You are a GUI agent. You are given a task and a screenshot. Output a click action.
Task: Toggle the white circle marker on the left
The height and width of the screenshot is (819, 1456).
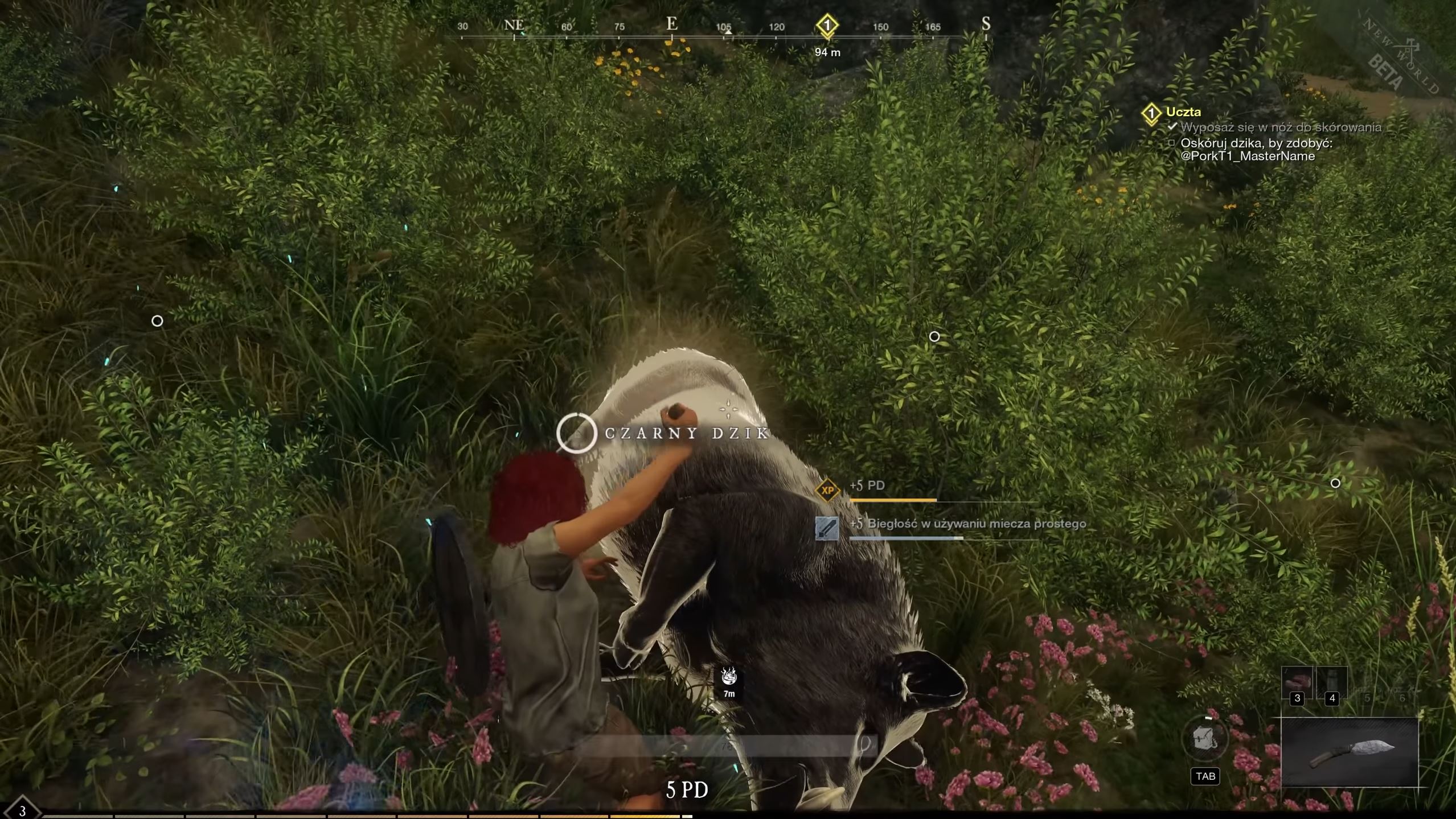pos(157,321)
